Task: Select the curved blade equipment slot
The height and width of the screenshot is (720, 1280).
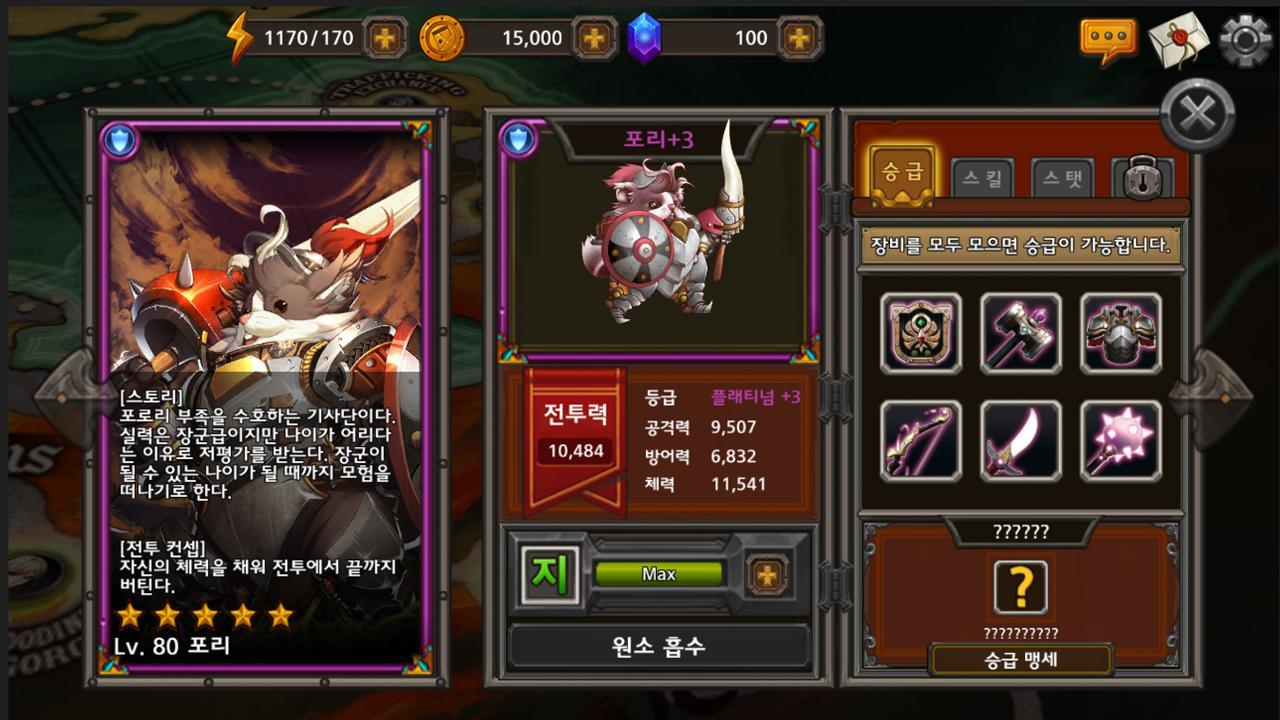Action: (x=1021, y=441)
